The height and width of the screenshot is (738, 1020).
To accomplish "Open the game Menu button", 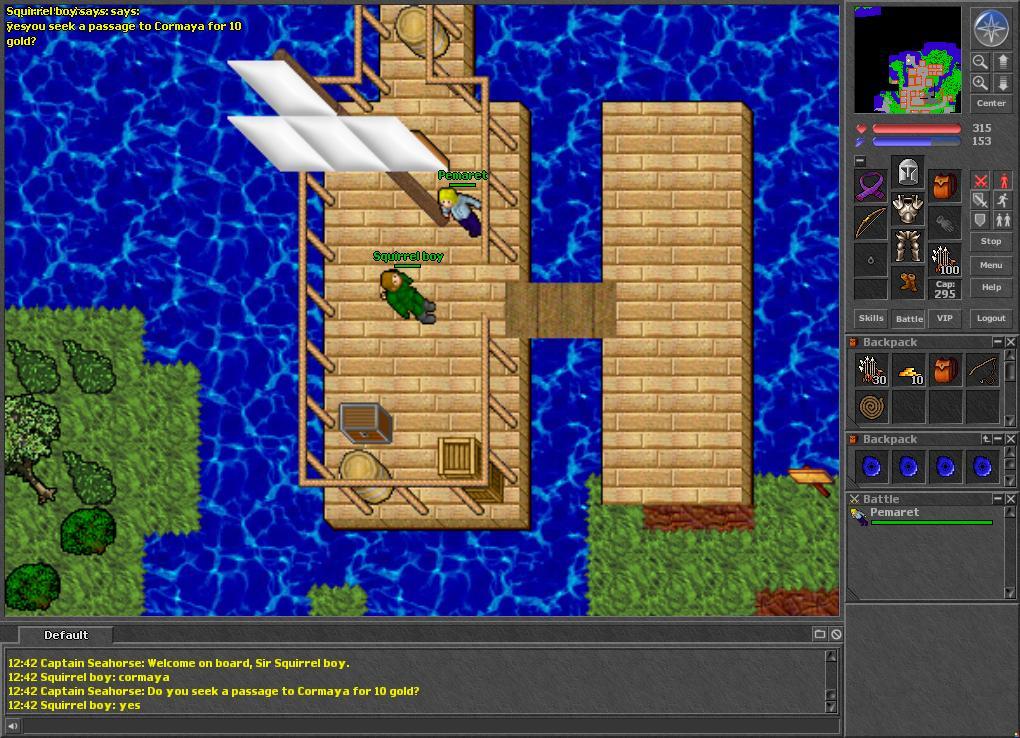I will coord(990,265).
